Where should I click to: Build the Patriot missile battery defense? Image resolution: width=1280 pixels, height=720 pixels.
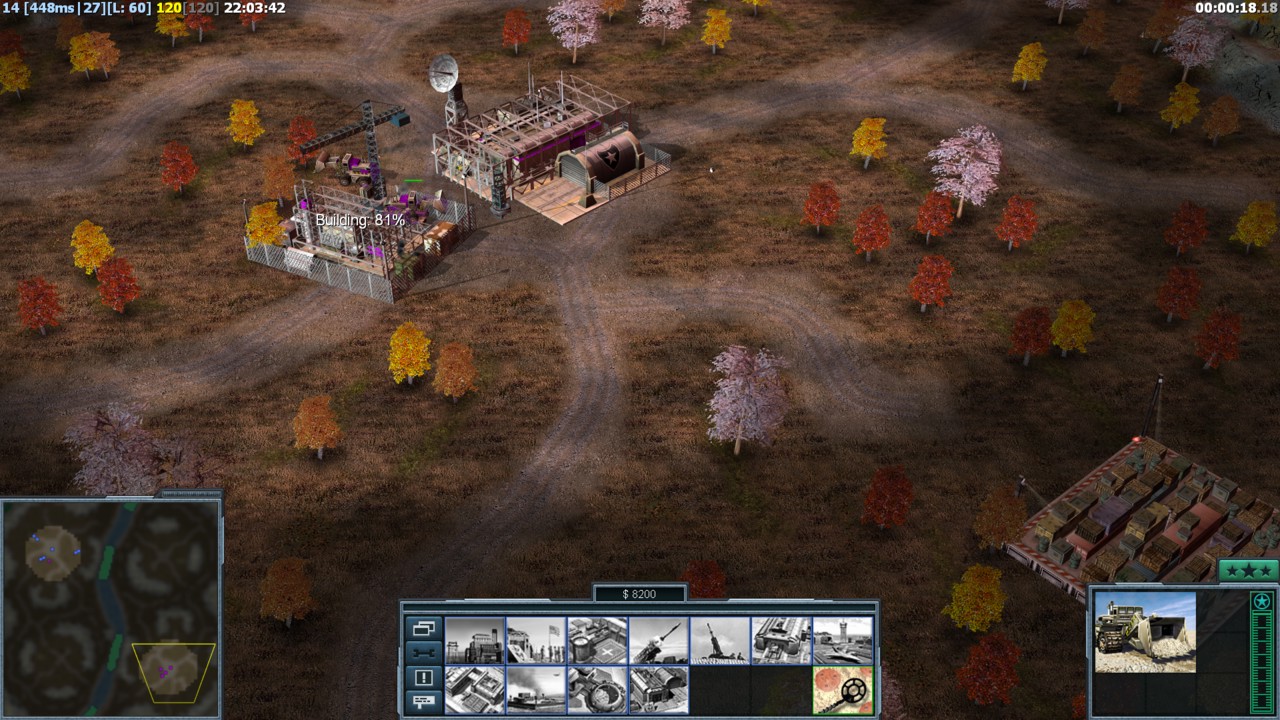(x=658, y=640)
